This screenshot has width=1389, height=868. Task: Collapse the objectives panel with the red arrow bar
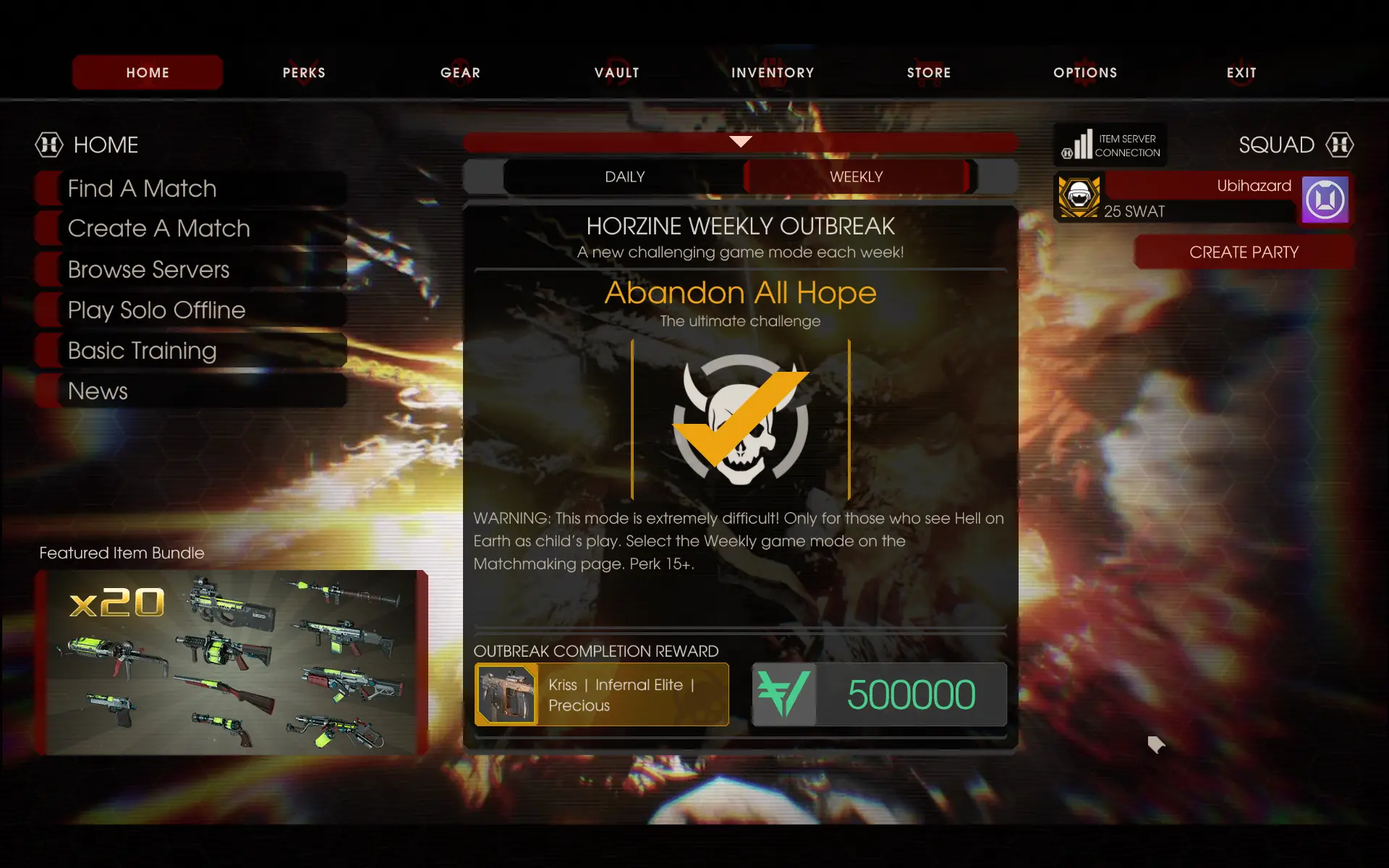[740, 142]
